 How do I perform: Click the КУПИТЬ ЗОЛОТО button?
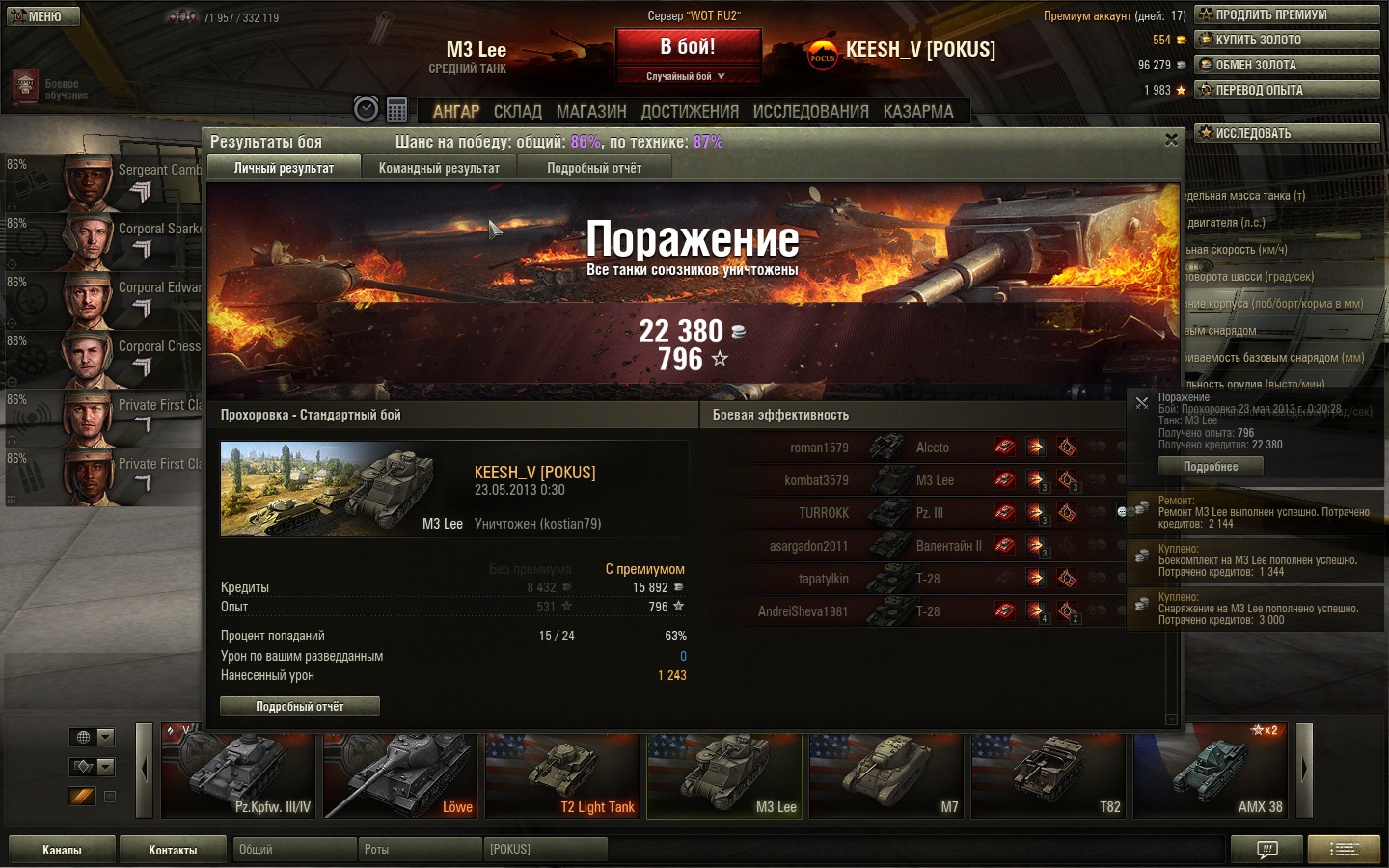[1287, 40]
